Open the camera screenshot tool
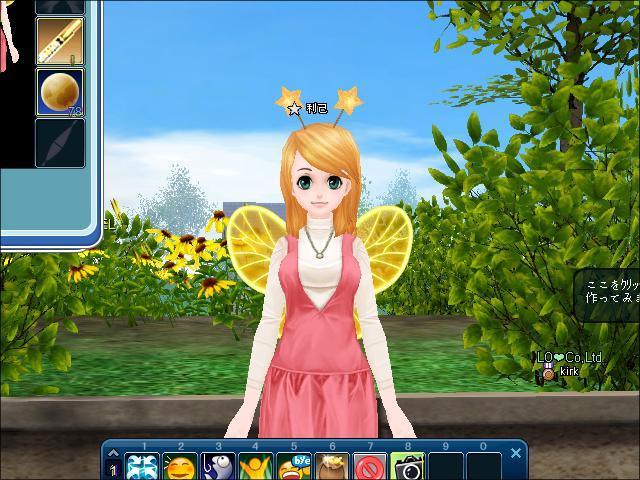640x480 pixels. pos(408,466)
